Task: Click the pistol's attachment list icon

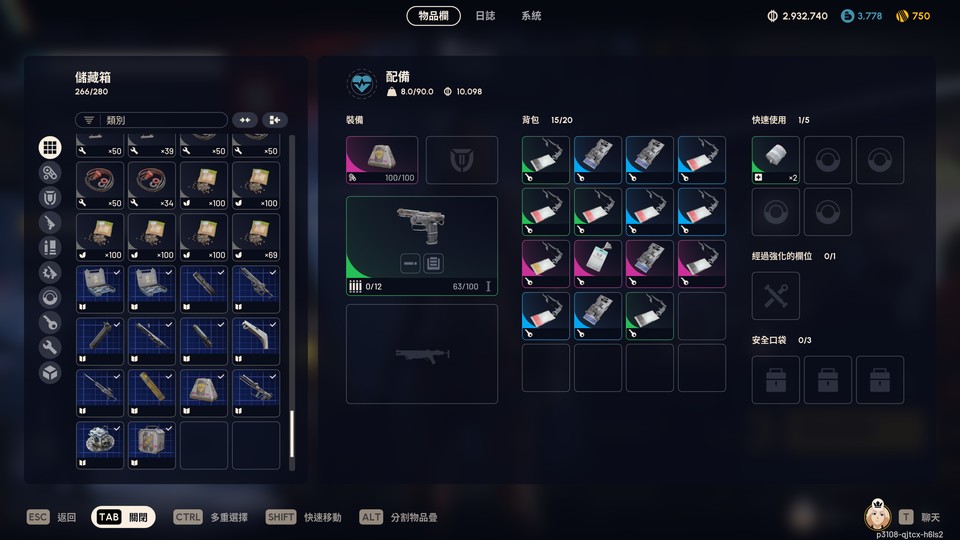Action: (x=433, y=263)
